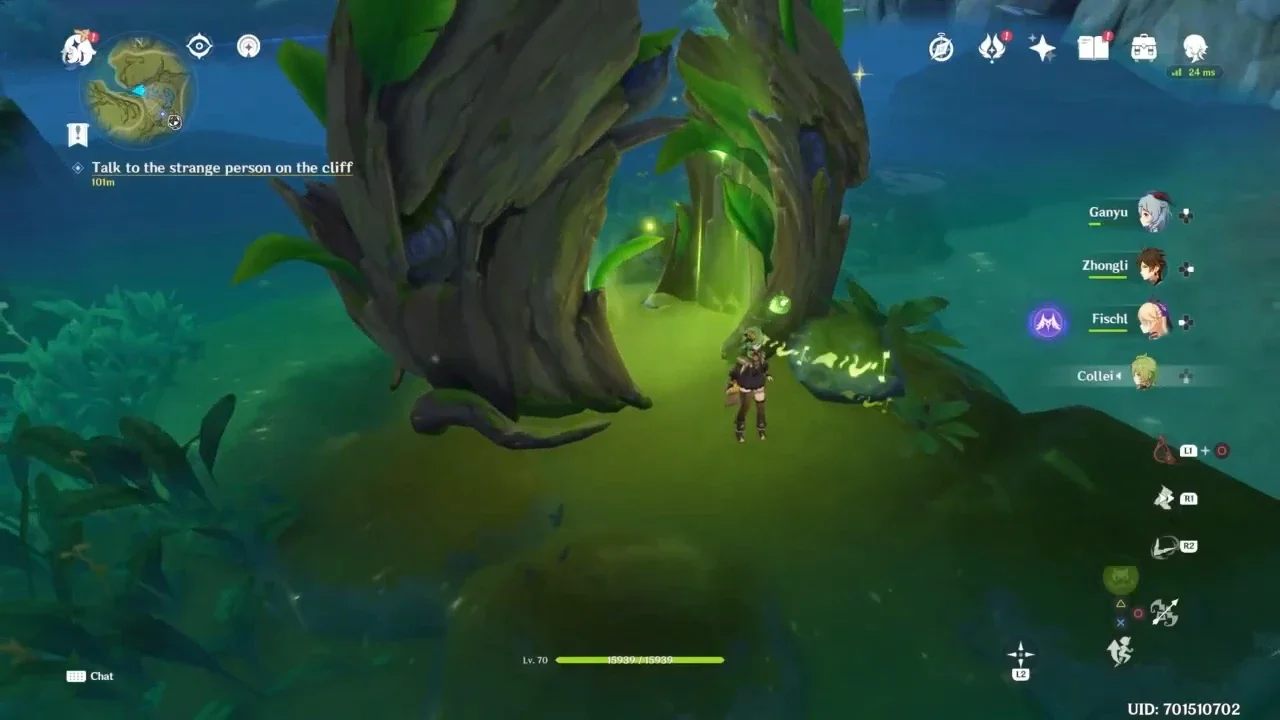Viewport: 1280px width, 720px height.
Task: Open the minimap
Action: (139, 90)
